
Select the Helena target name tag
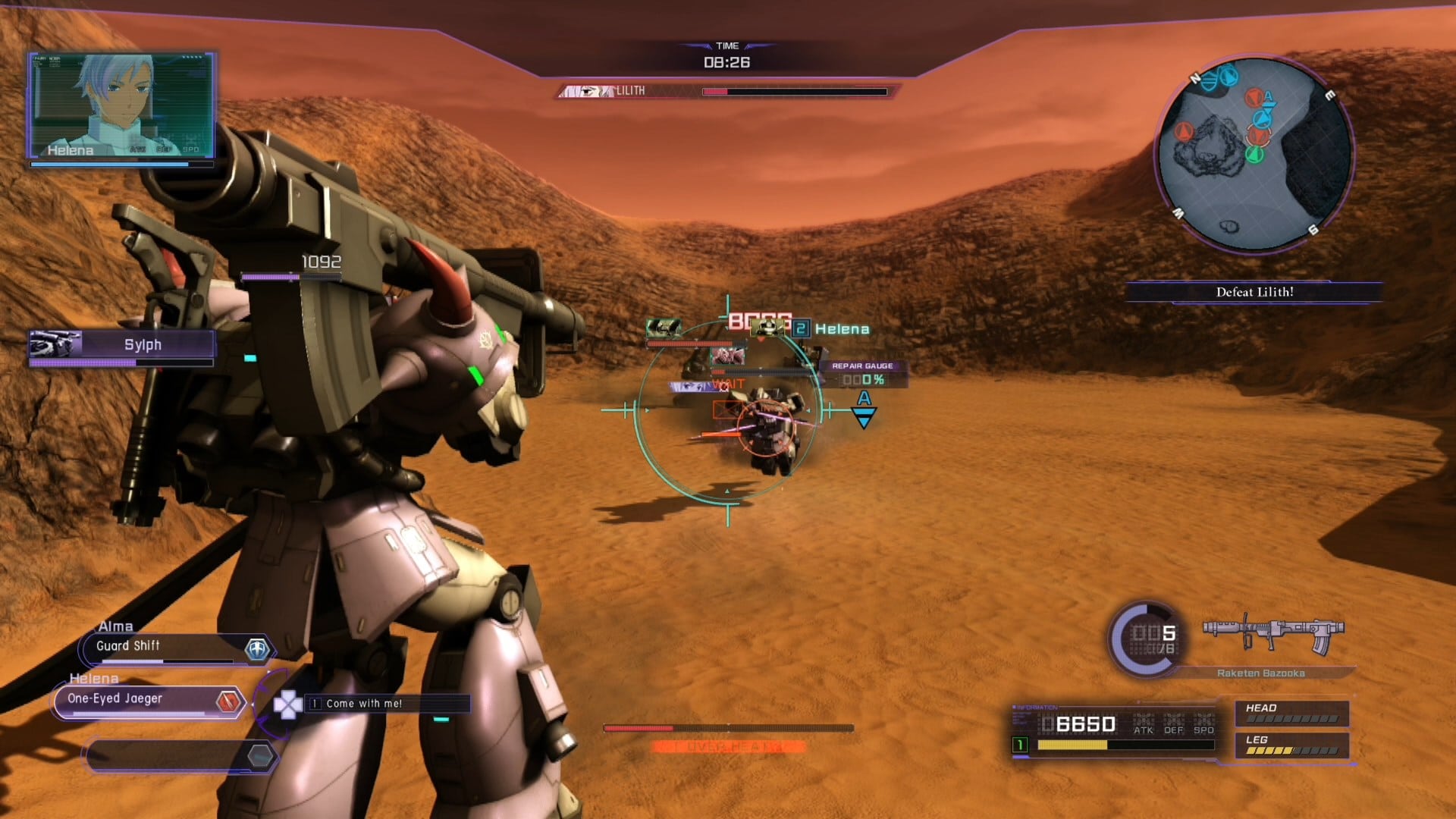tap(841, 329)
